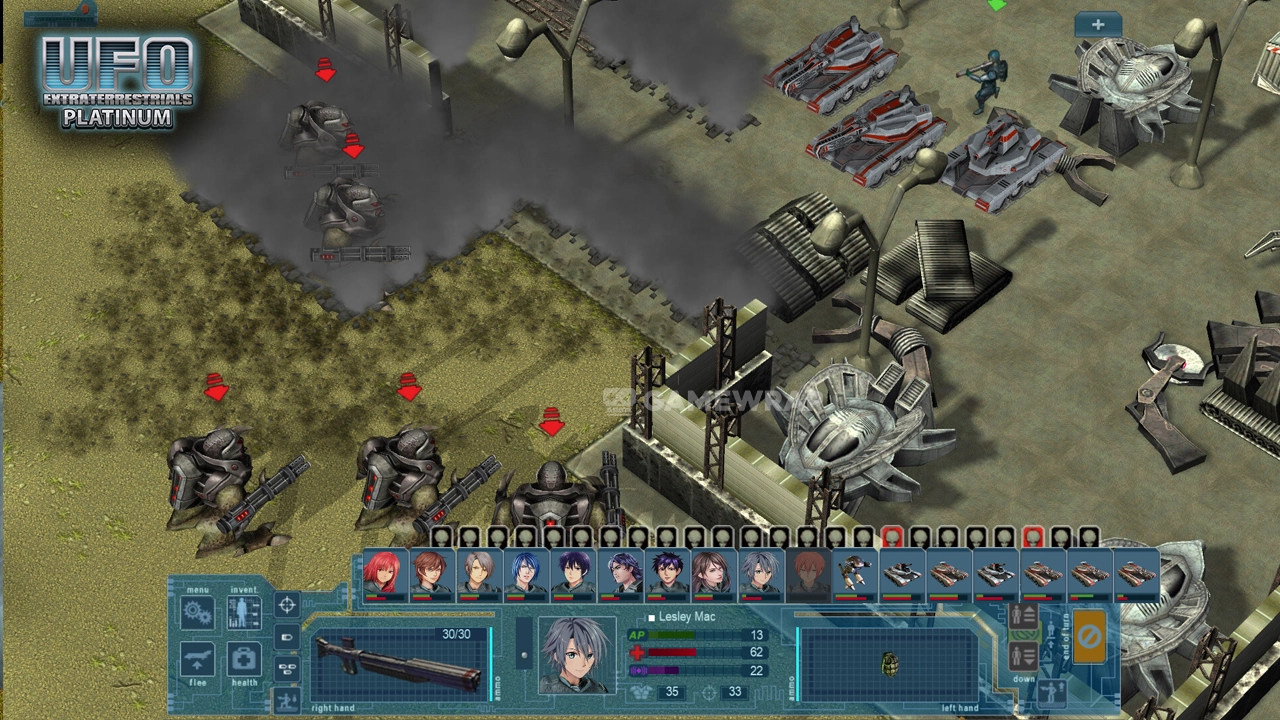Toggle the kneeling soldier stance button

[x=287, y=699]
